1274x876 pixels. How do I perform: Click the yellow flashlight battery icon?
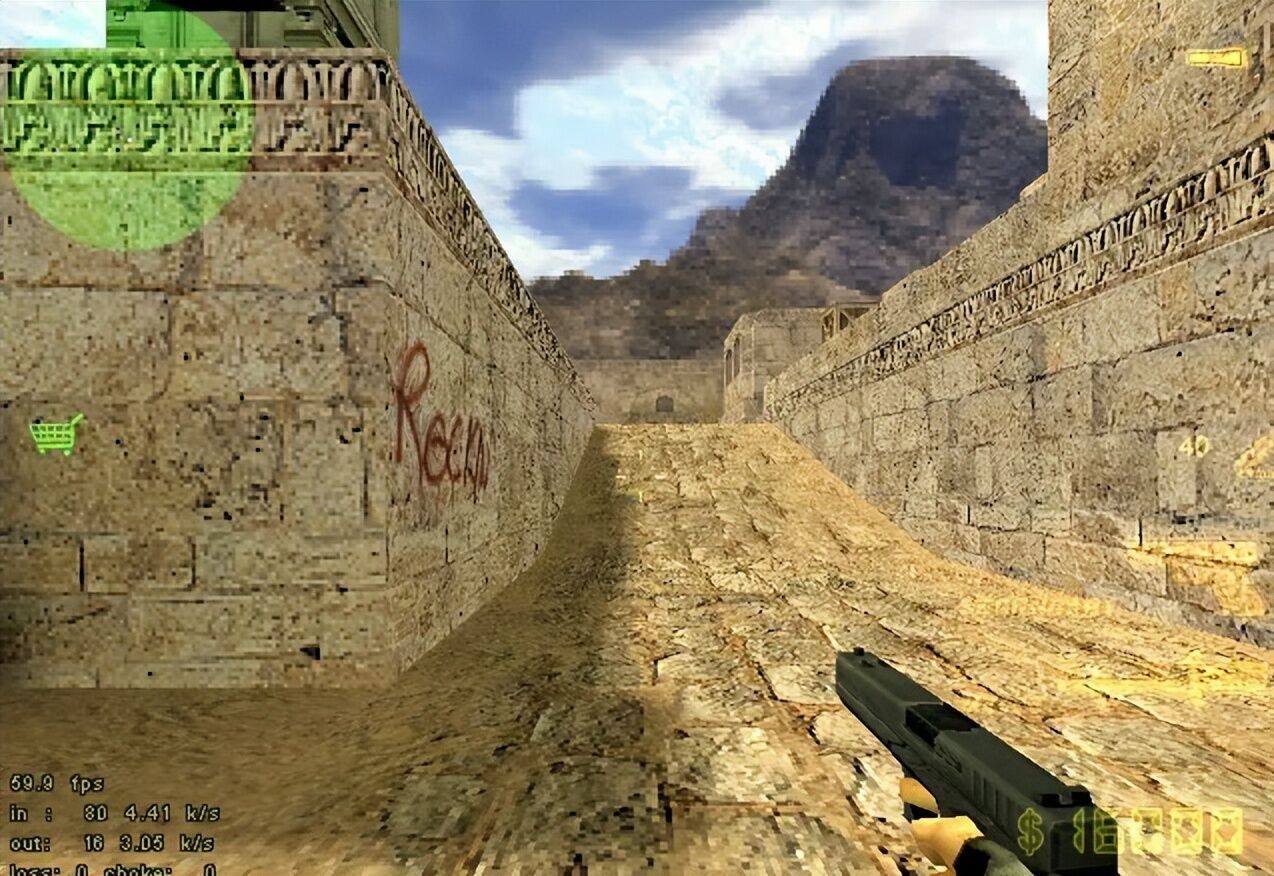(1217, 58)
